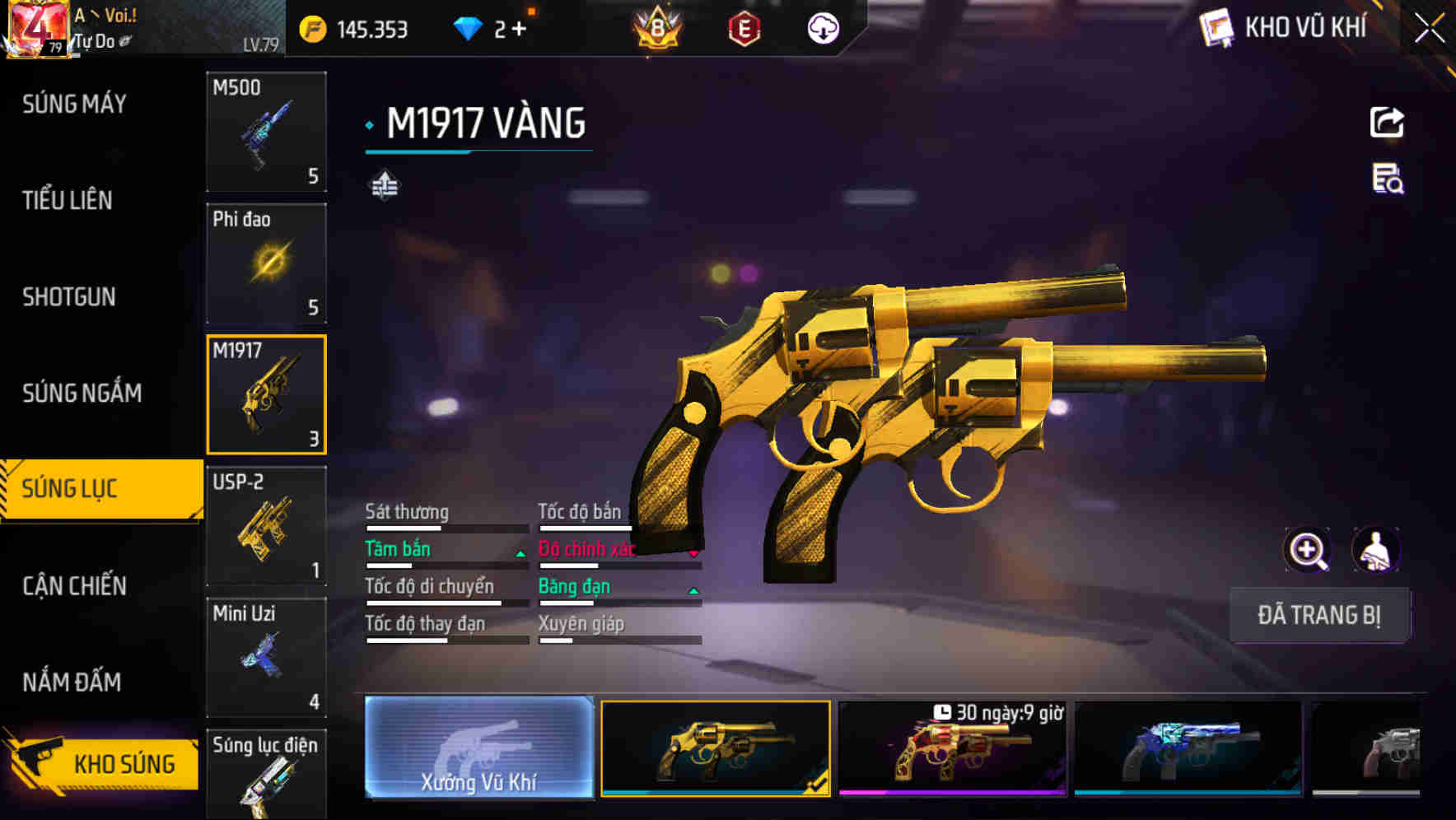Screen dimensions: 1456x820
Task: Tap the ĐÃ TRANG BỊ button
Action: pyautogui.click(x=1318, y=615)
